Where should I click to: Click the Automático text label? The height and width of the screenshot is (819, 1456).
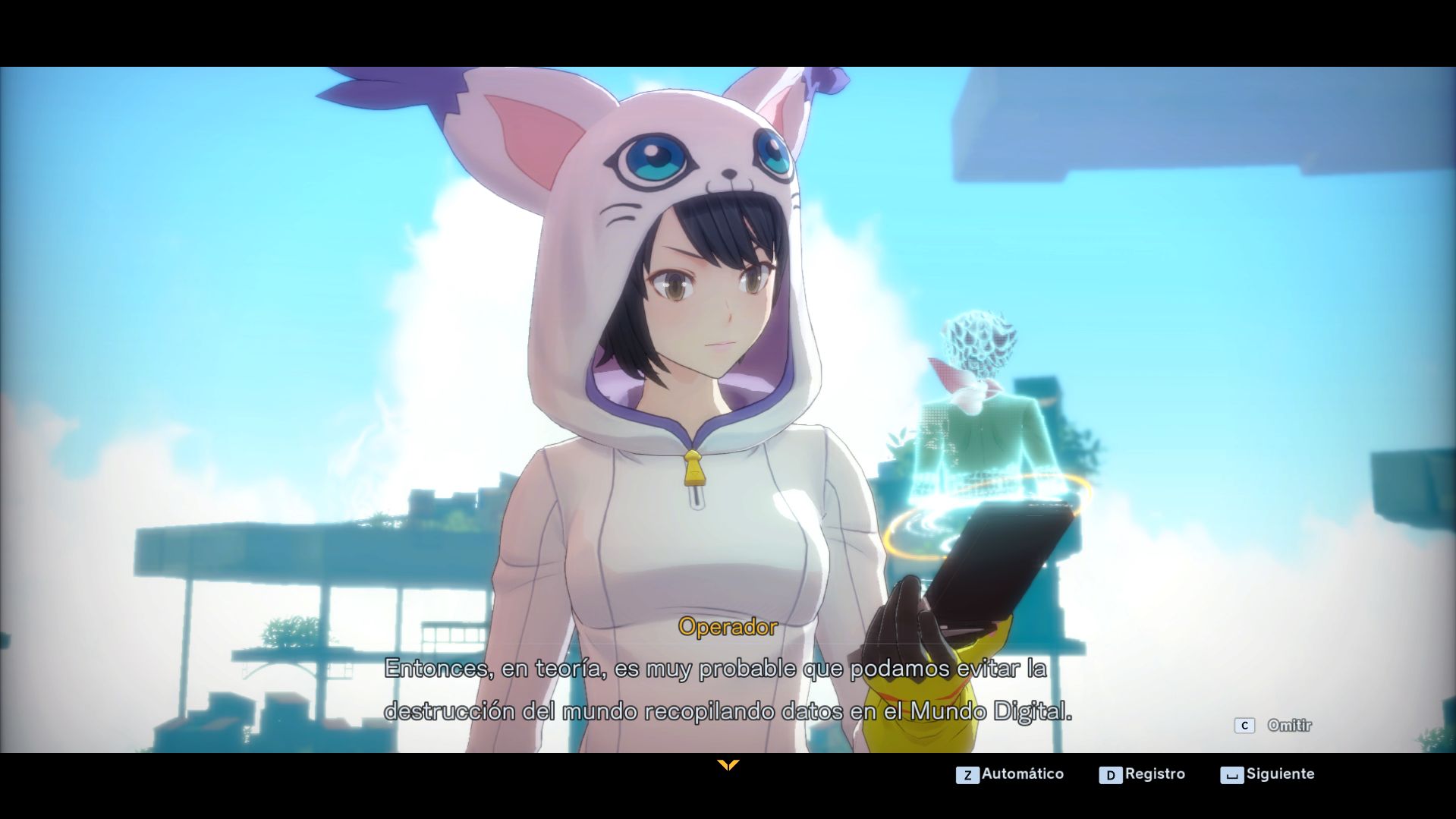point(1021,774)
